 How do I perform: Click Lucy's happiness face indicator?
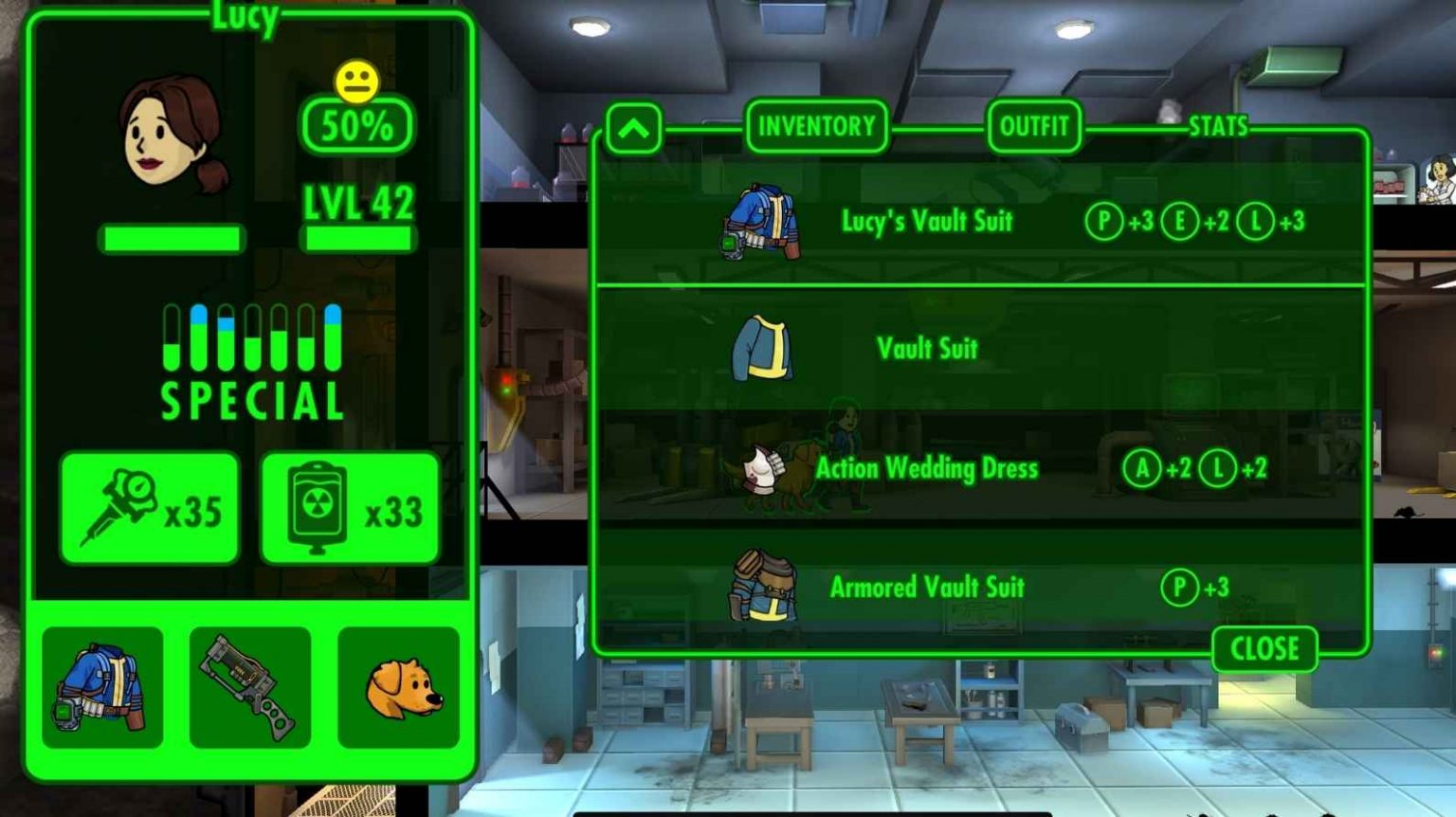coord(357,81)
